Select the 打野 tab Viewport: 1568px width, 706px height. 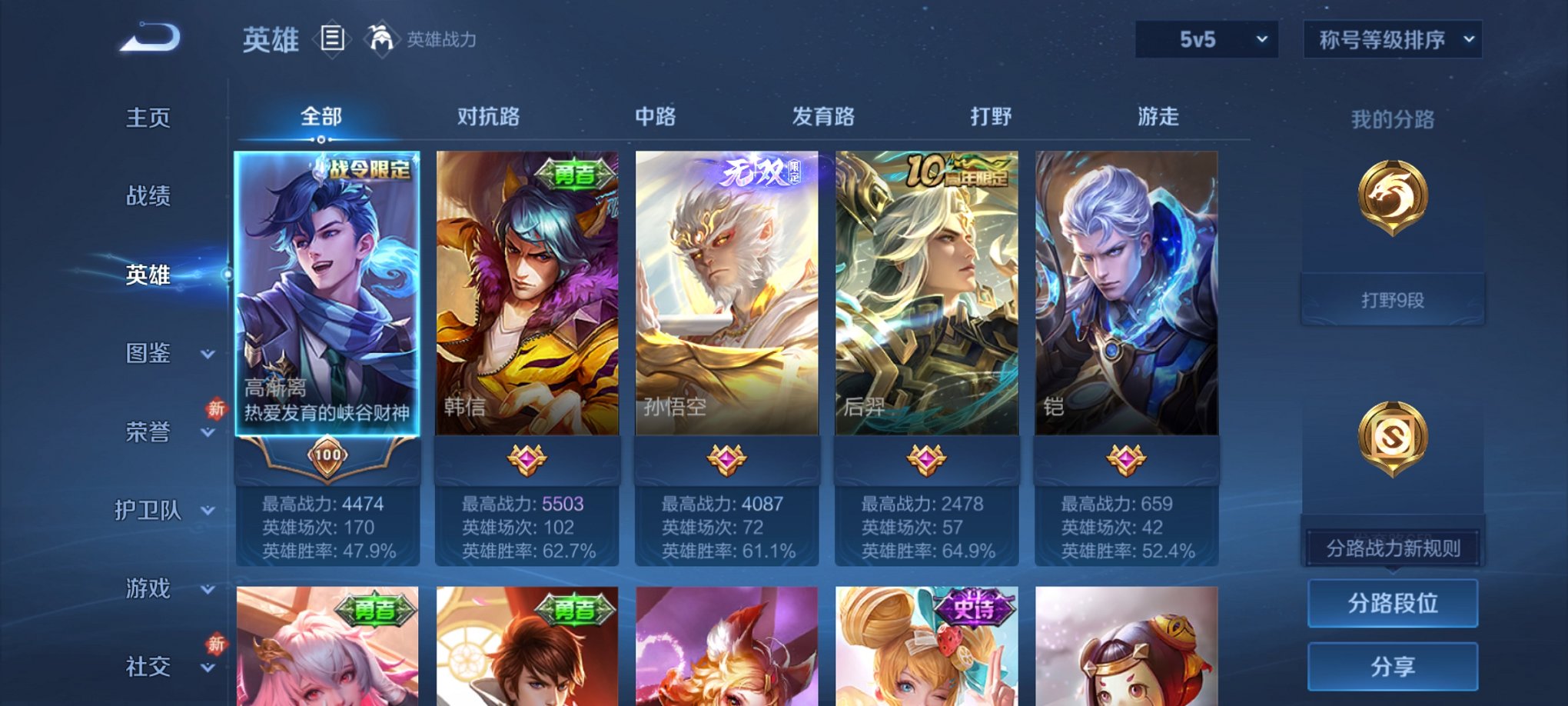coord(992,117)
